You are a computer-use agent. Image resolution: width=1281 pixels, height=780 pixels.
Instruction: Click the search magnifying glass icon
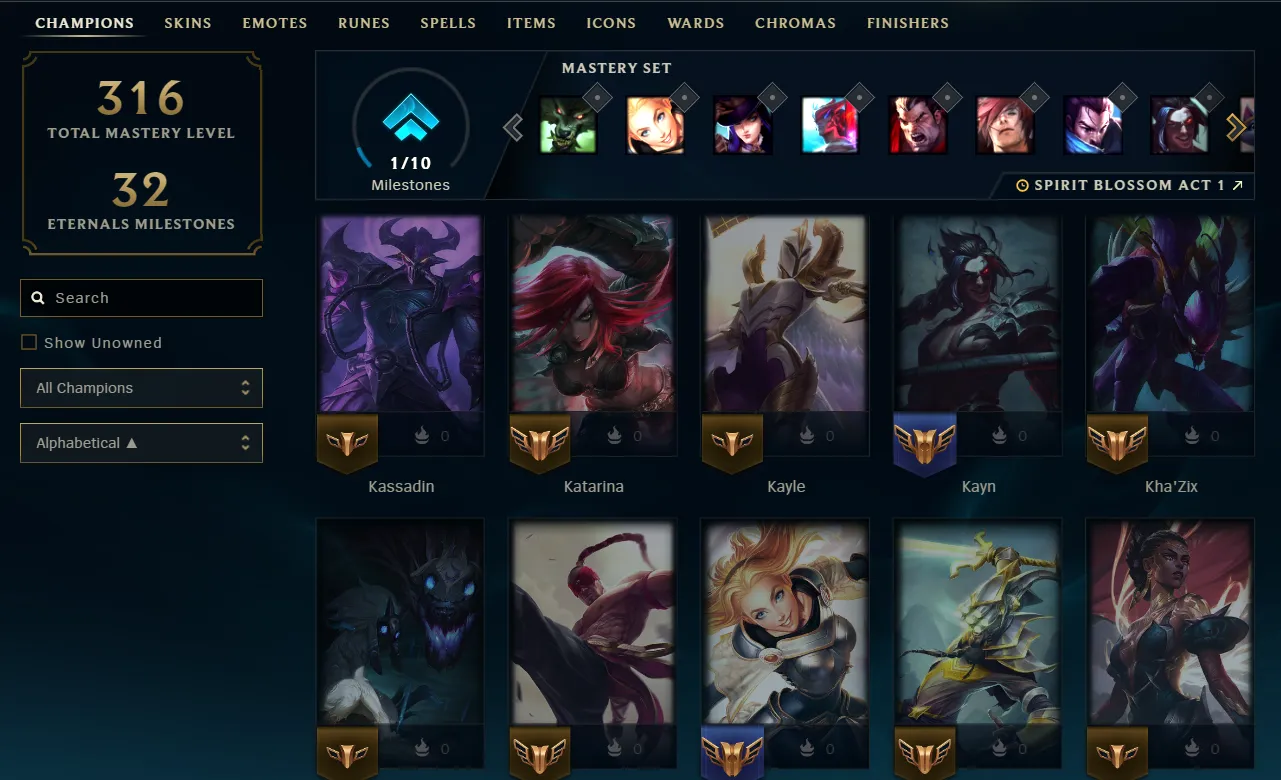38,298
